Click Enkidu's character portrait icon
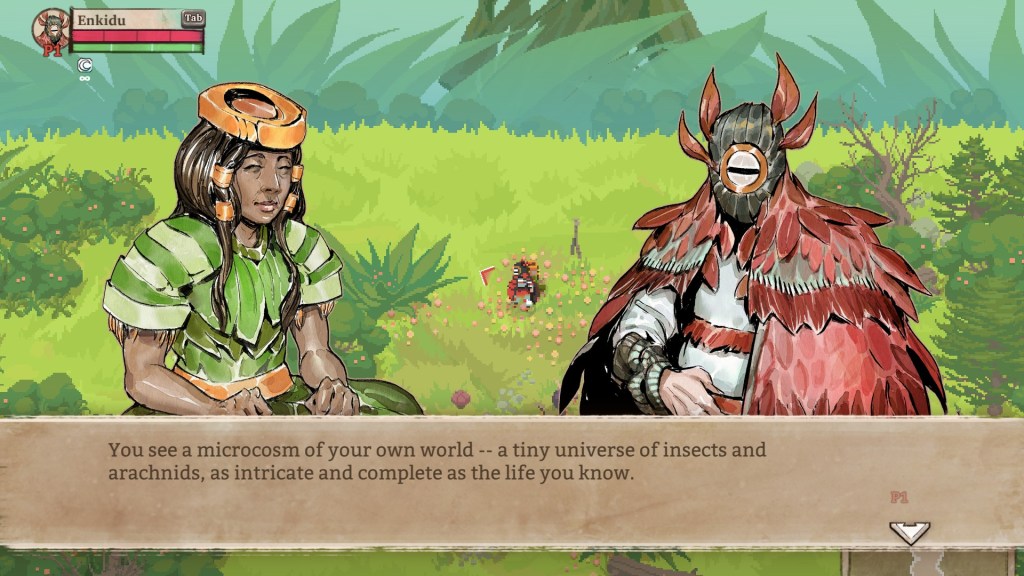Image resolution: width=1024 pixels, height=576 pixels. (51, 30)
